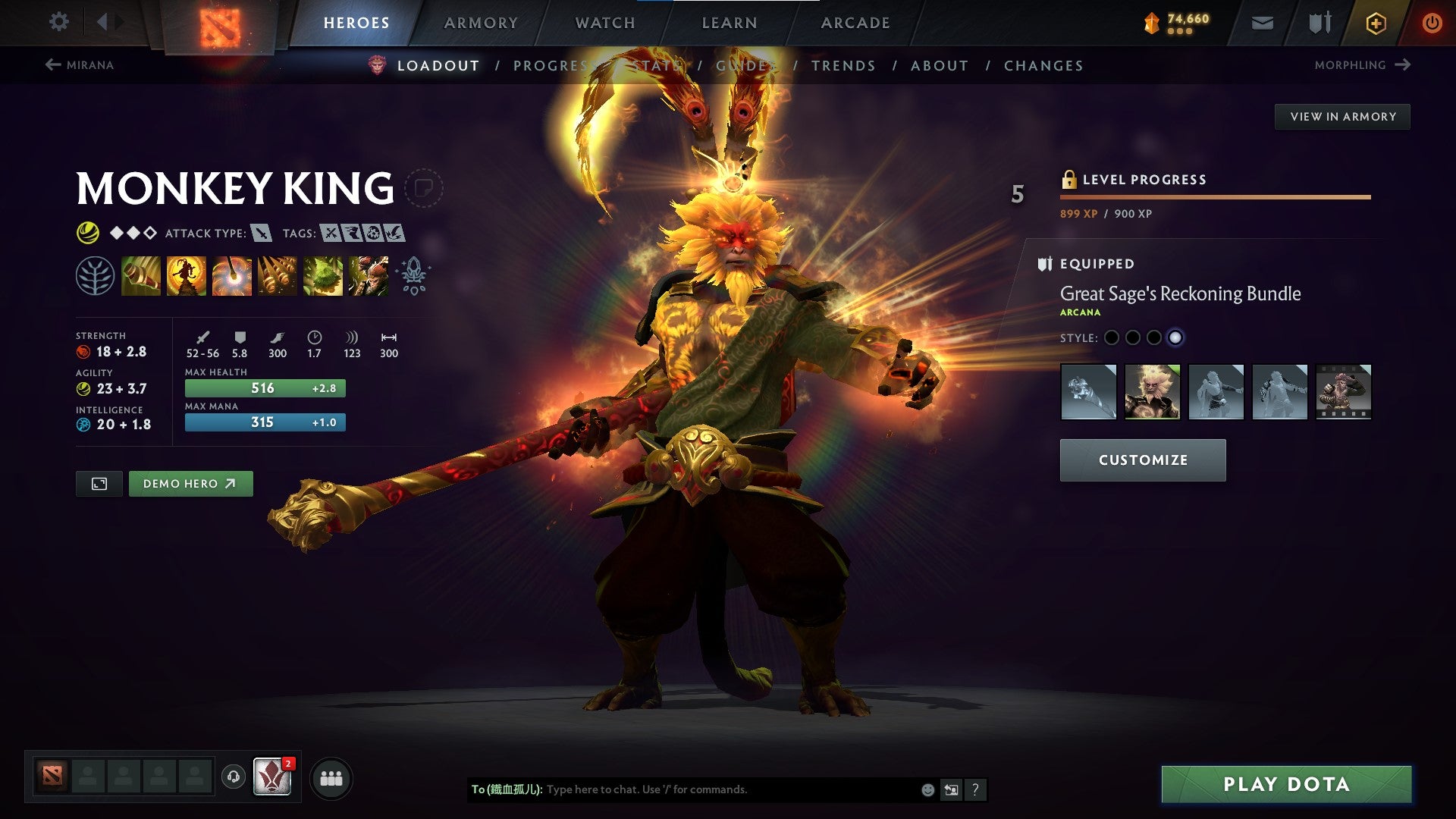Open the friends list icon at bottom left
Image resolution: width=1456 pixels, height=819 pixels.
(x=329, y=777)
